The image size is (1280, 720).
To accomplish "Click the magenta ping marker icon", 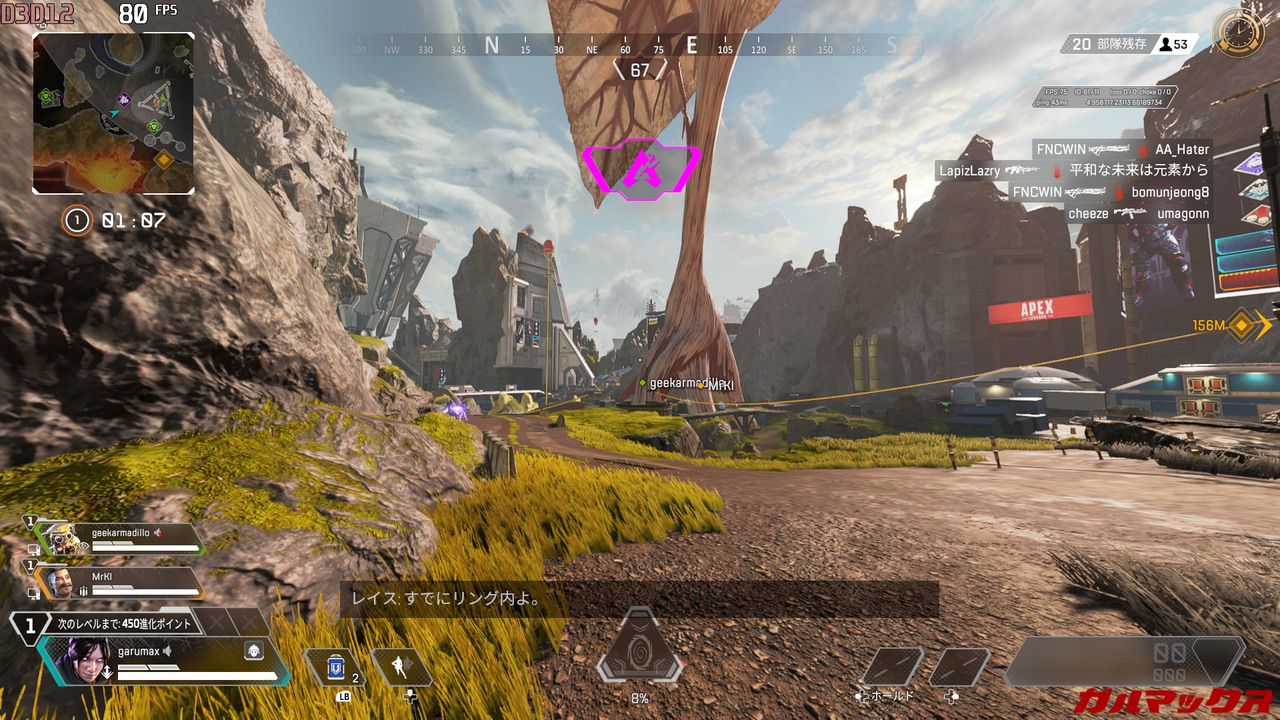I will point(639,167).
